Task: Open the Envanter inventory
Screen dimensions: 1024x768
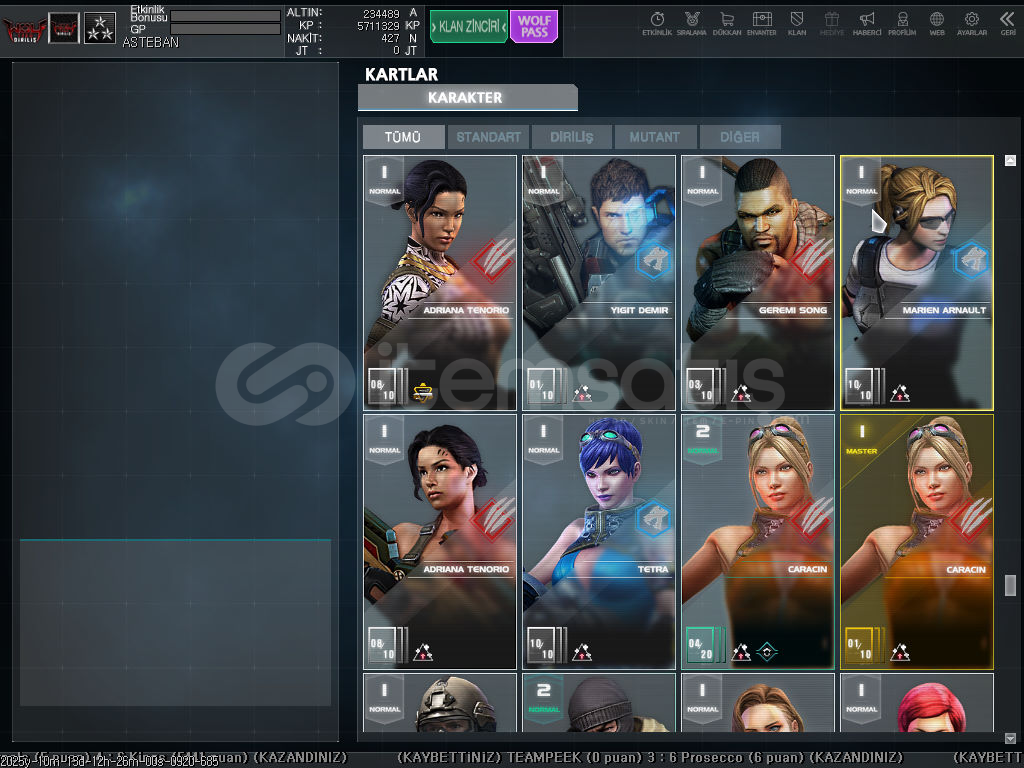Action: point(762,23)
